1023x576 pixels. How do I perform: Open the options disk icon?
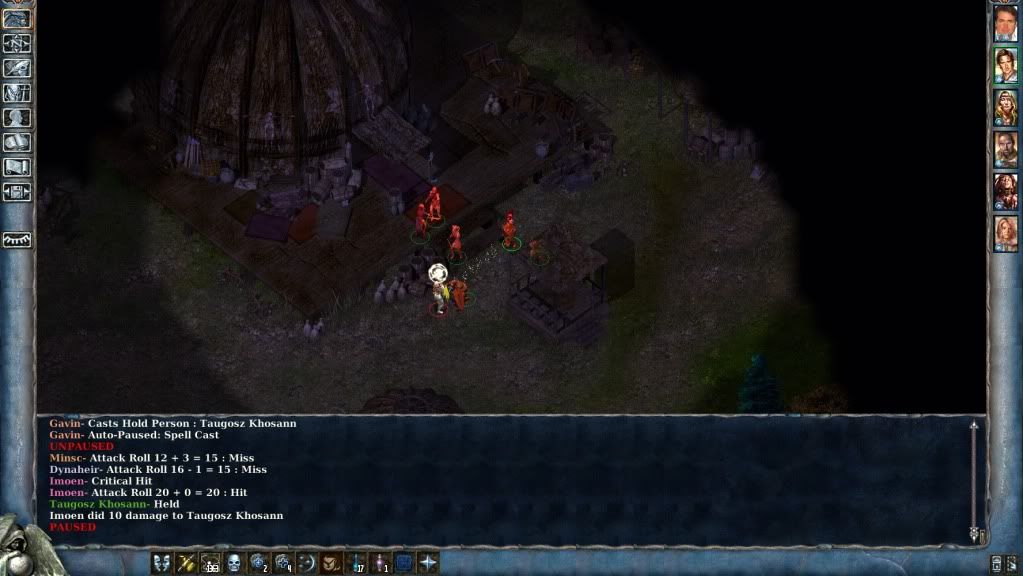point(17,192)
